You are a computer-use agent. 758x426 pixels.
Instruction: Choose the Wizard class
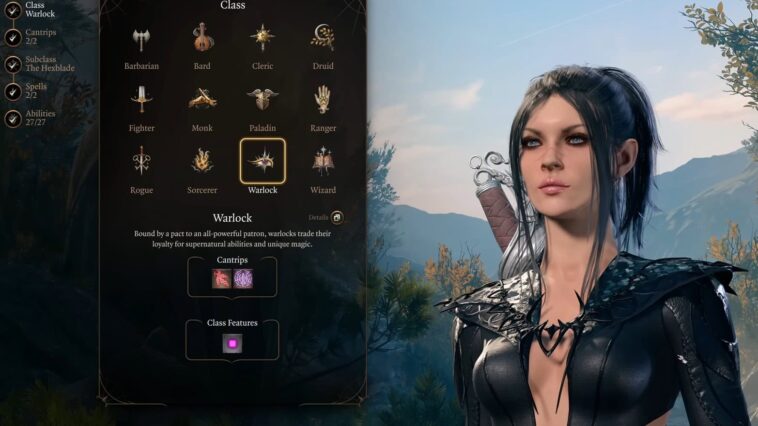click(x=322, y=161)
